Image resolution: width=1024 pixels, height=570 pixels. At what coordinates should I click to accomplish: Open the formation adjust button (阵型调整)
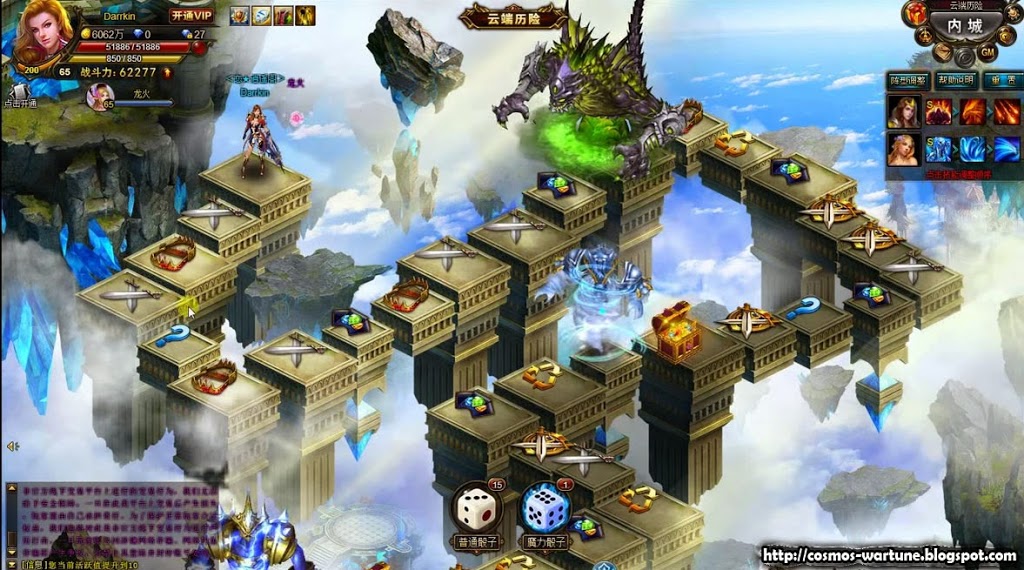[x=908, y=80]
